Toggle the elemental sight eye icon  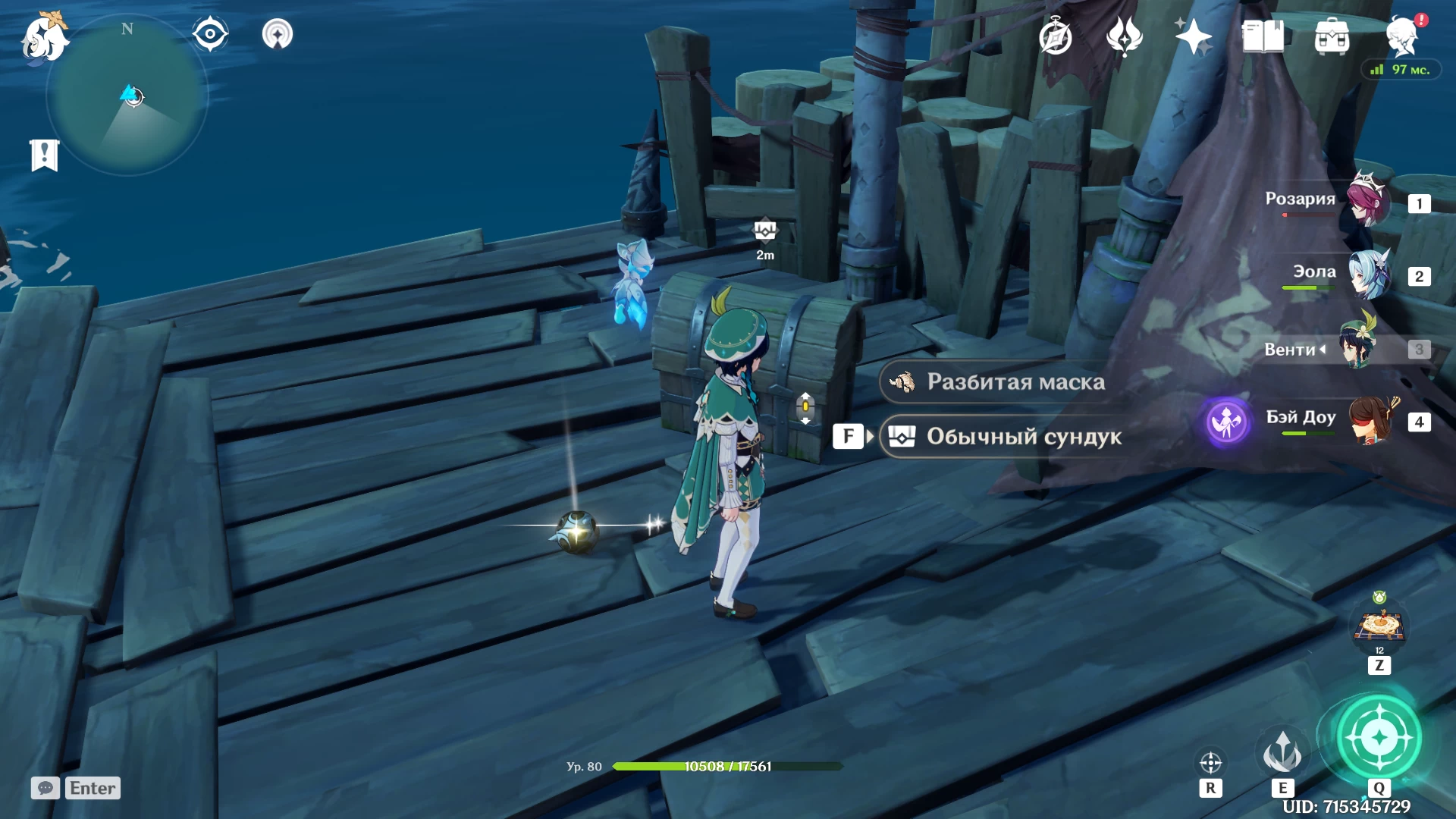[210, 34]
